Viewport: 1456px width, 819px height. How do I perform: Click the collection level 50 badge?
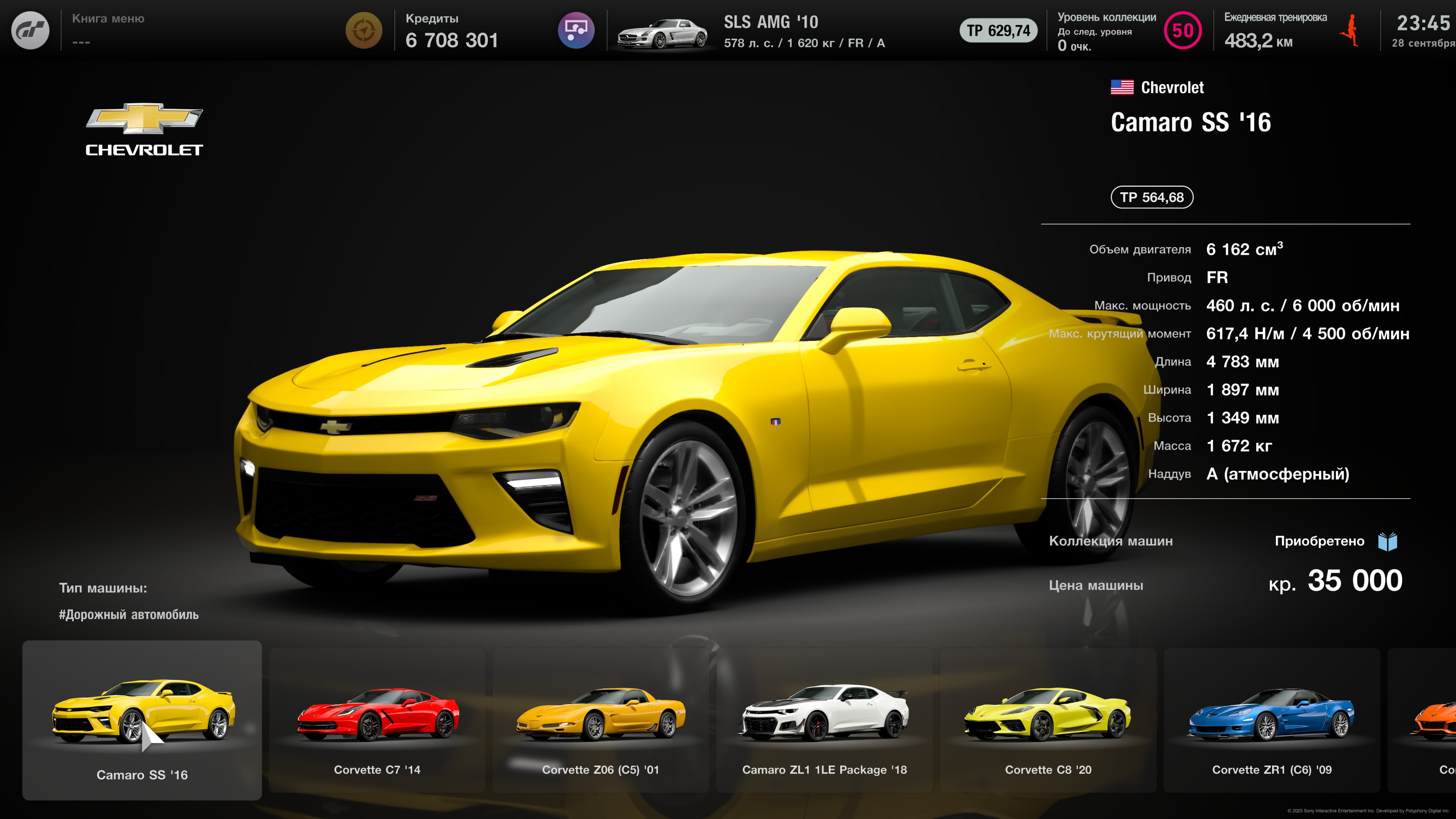pos(1183,30)
